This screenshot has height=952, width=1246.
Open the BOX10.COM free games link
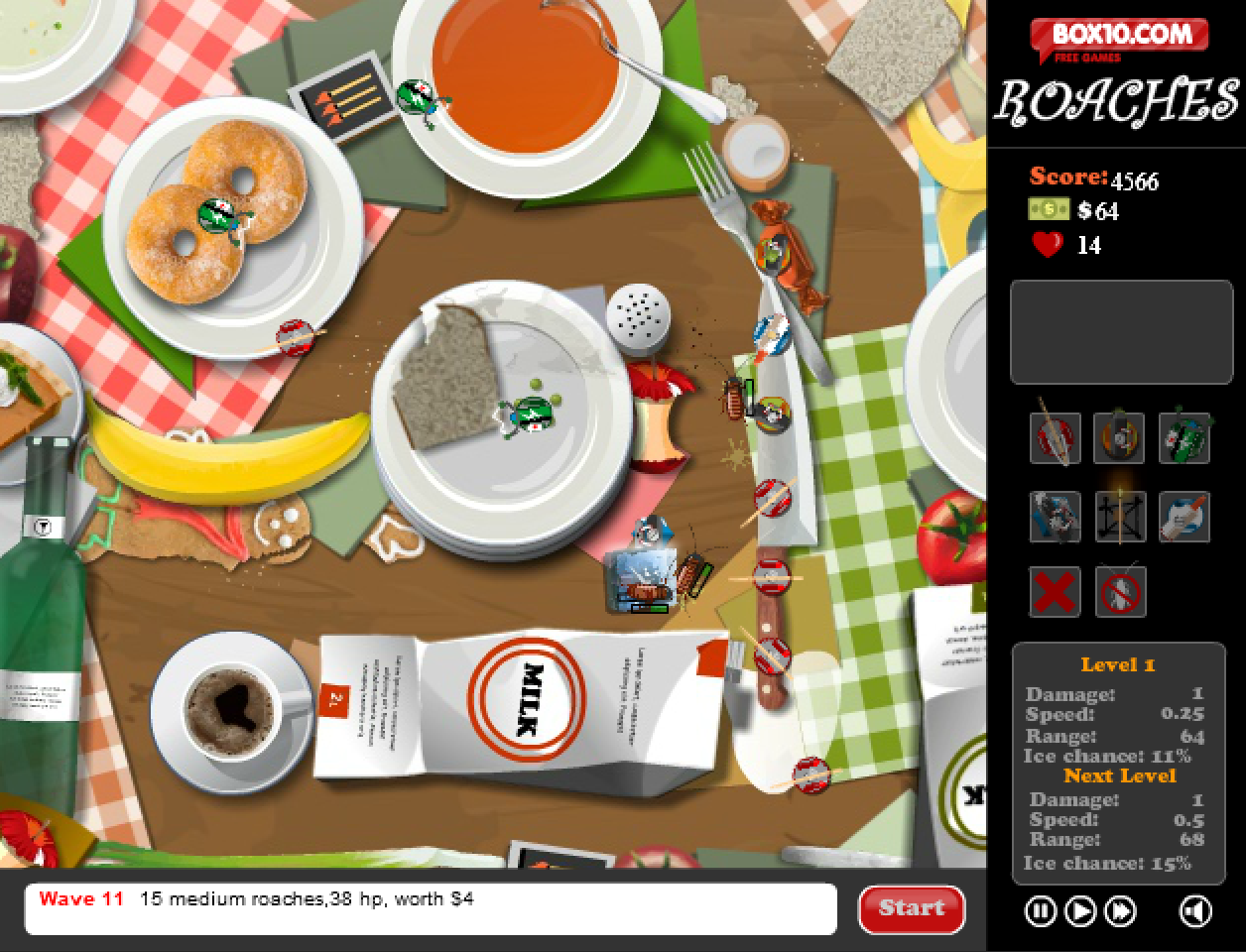(x=1119, y=40)
